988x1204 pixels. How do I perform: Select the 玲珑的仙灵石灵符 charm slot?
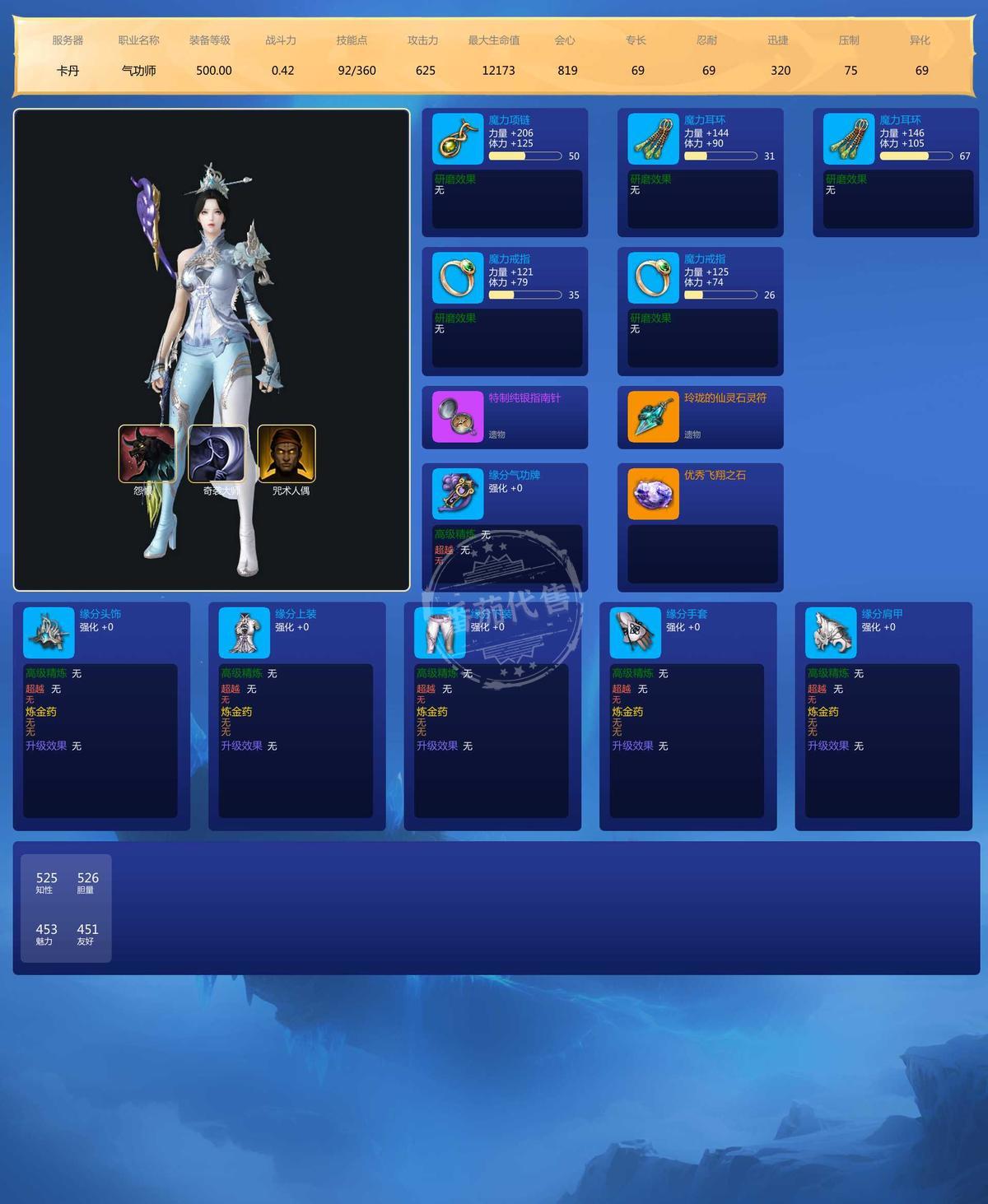(x=653, y=417)
